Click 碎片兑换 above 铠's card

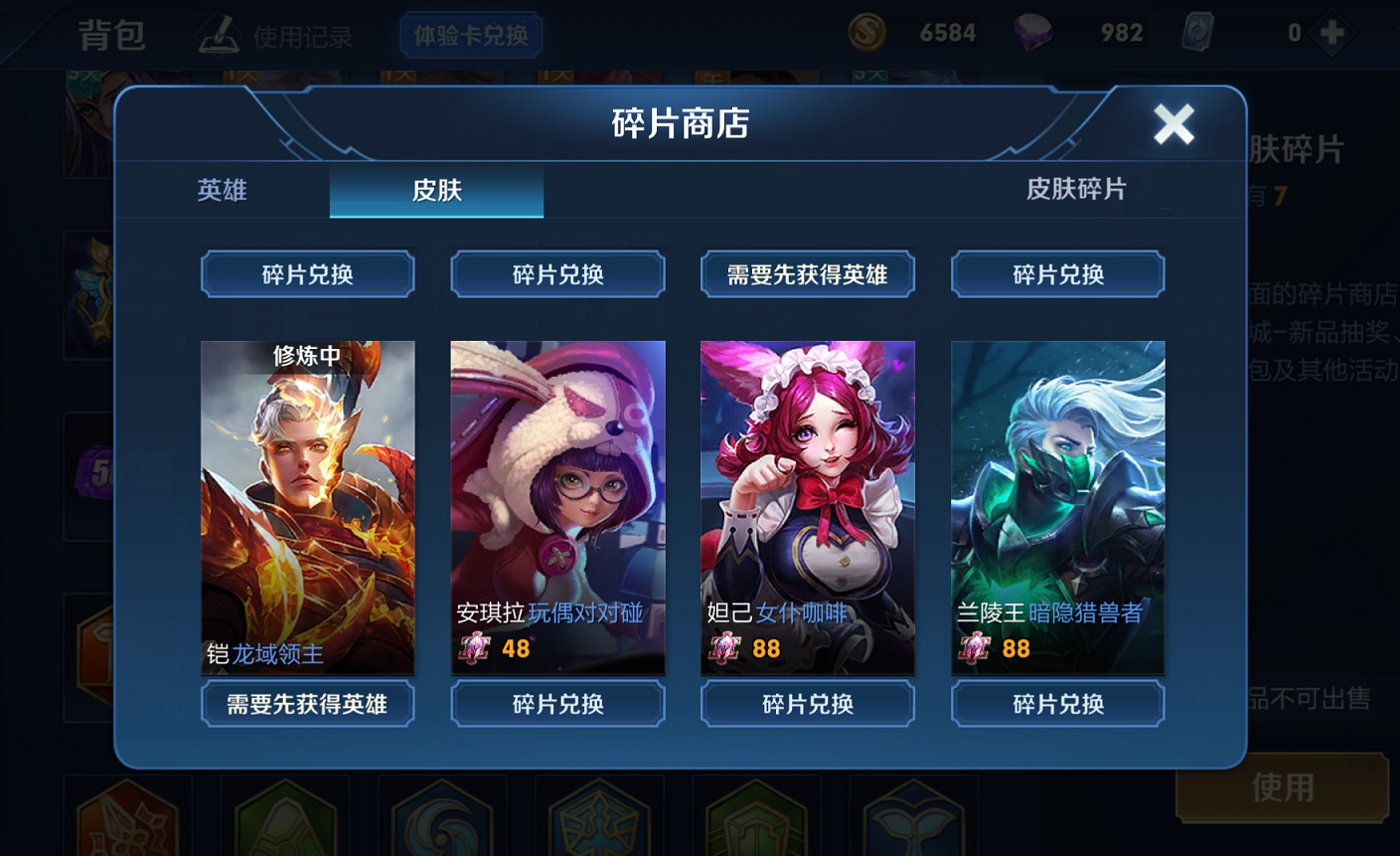tap(306, 273)
